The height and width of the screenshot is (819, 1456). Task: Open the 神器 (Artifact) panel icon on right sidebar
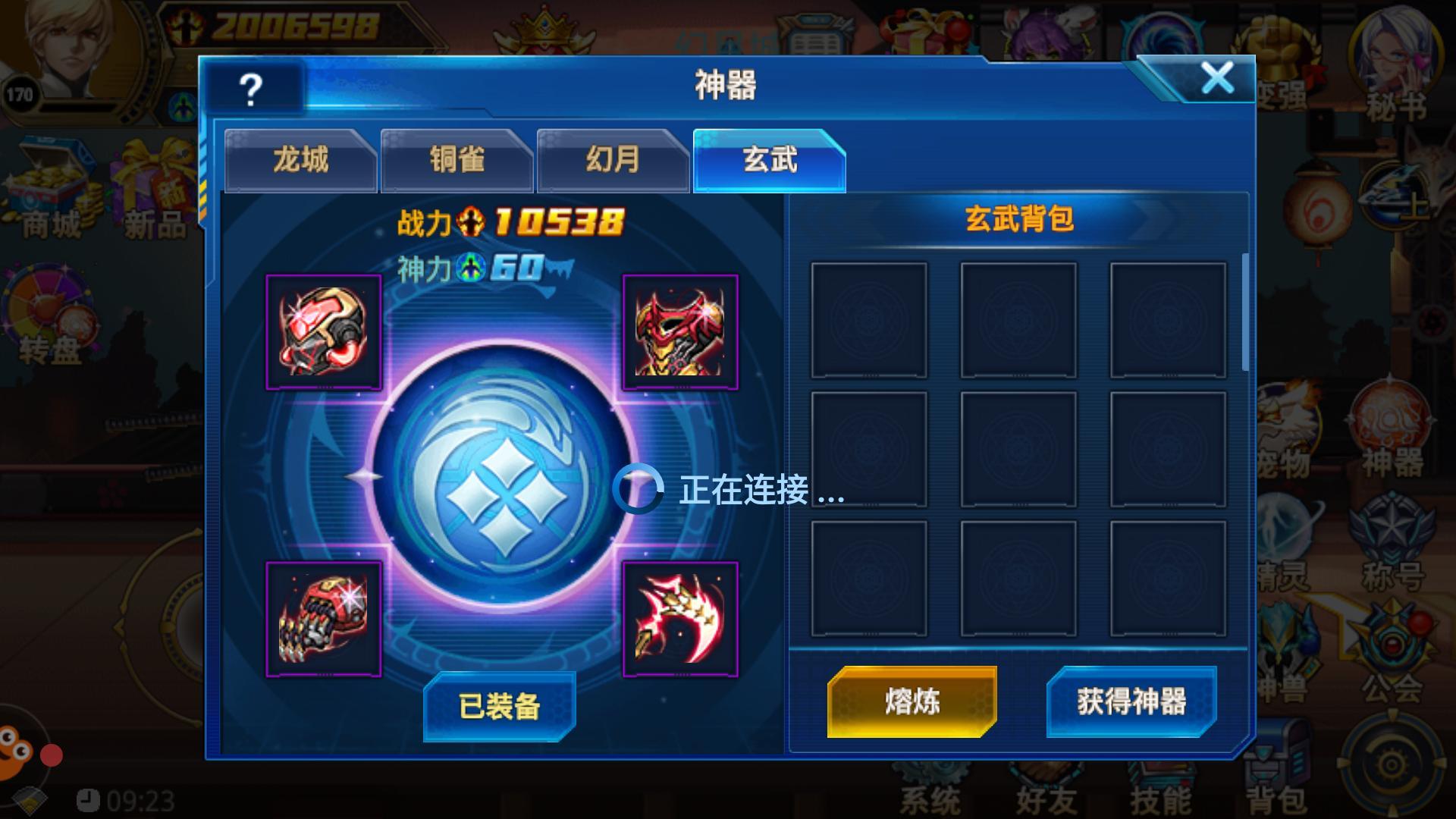(x=1392, y=417)
